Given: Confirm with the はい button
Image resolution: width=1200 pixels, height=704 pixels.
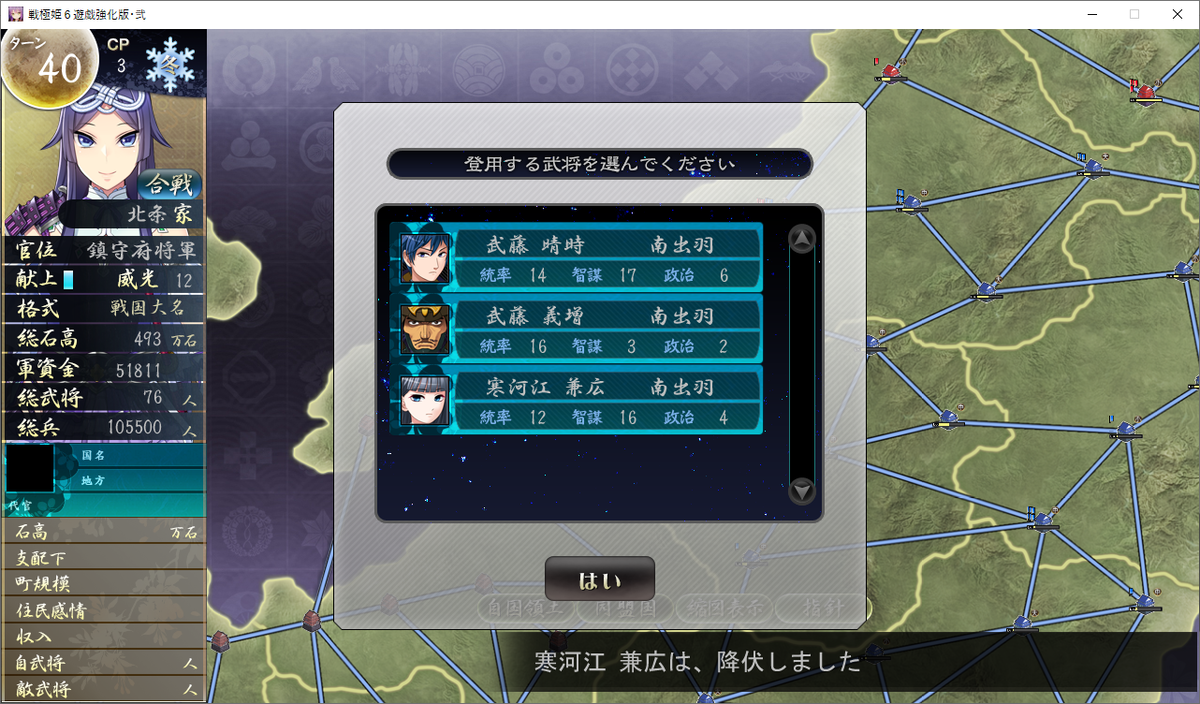Looking at the screenshot, I should 599,579.
